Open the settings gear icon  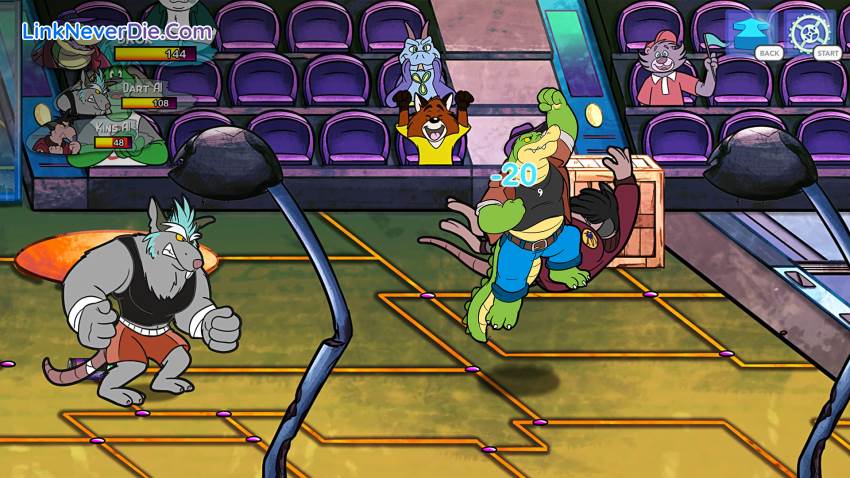tap(809, 31)
